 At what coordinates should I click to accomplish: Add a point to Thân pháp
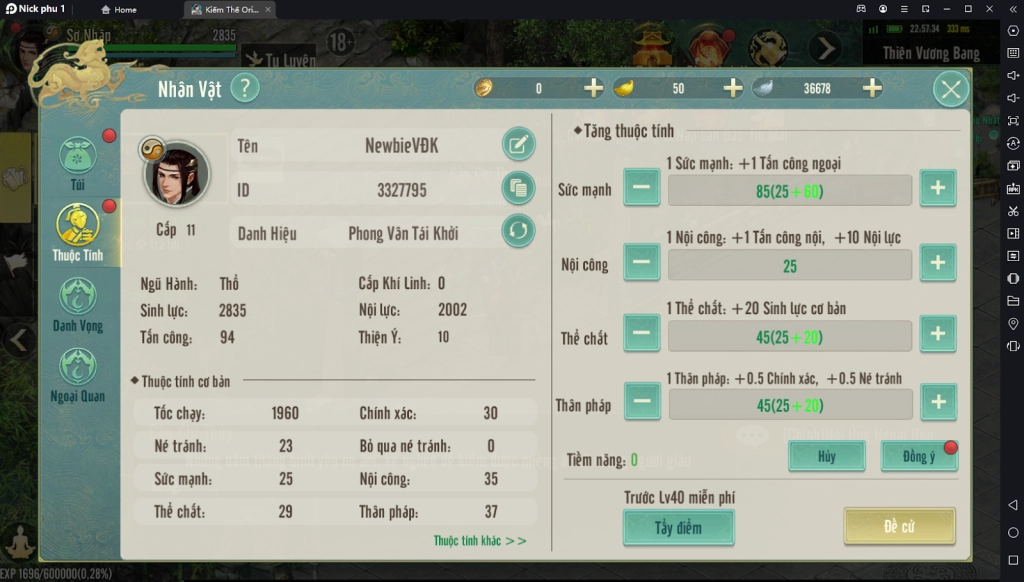click(937, 402)
